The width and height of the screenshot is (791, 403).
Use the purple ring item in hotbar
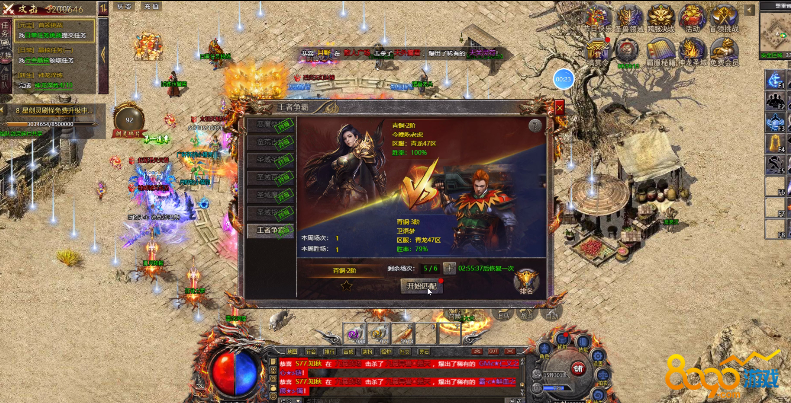tap(354, 335)
